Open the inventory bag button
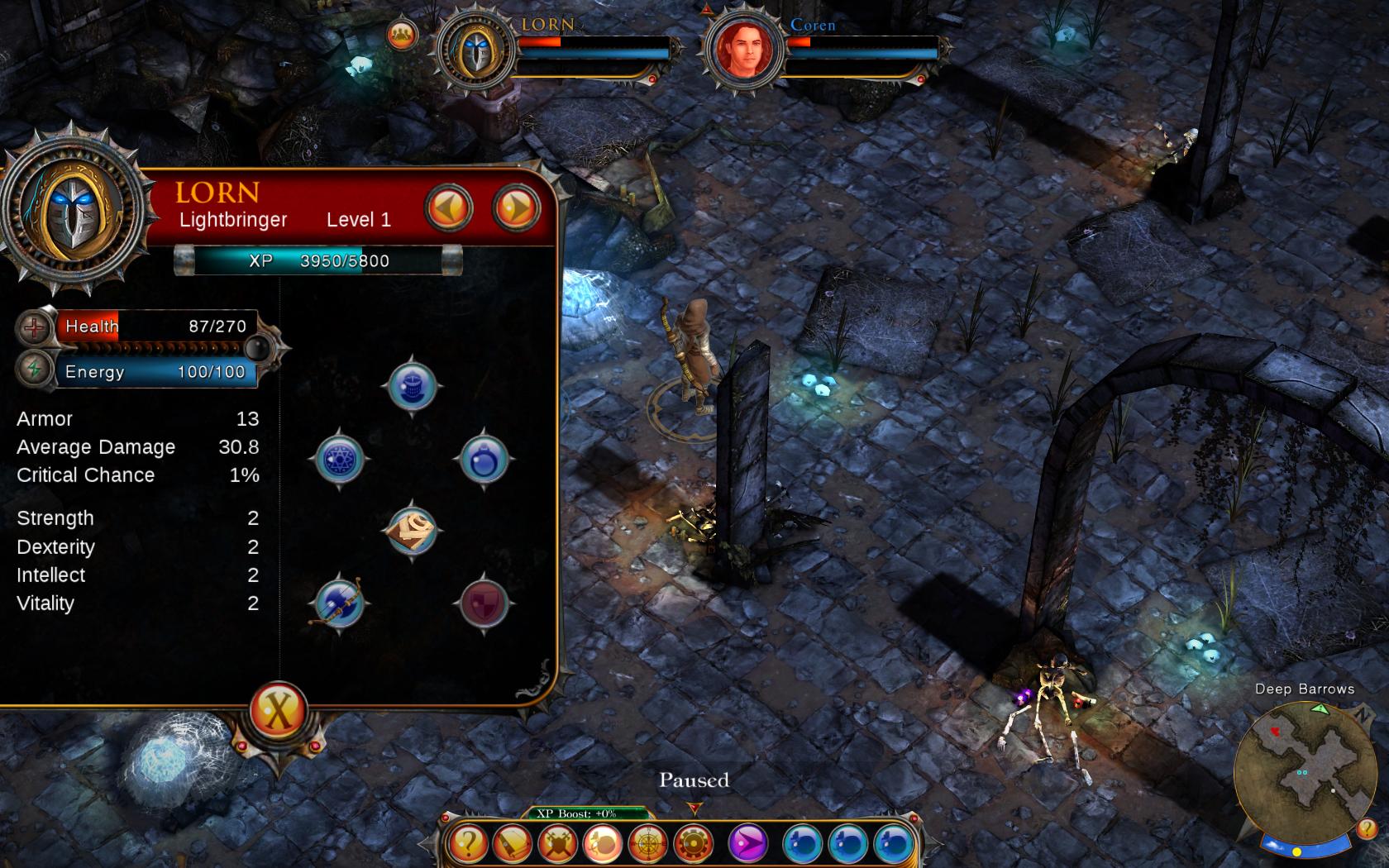This screenshot has width=1389, height=868. 603,844
